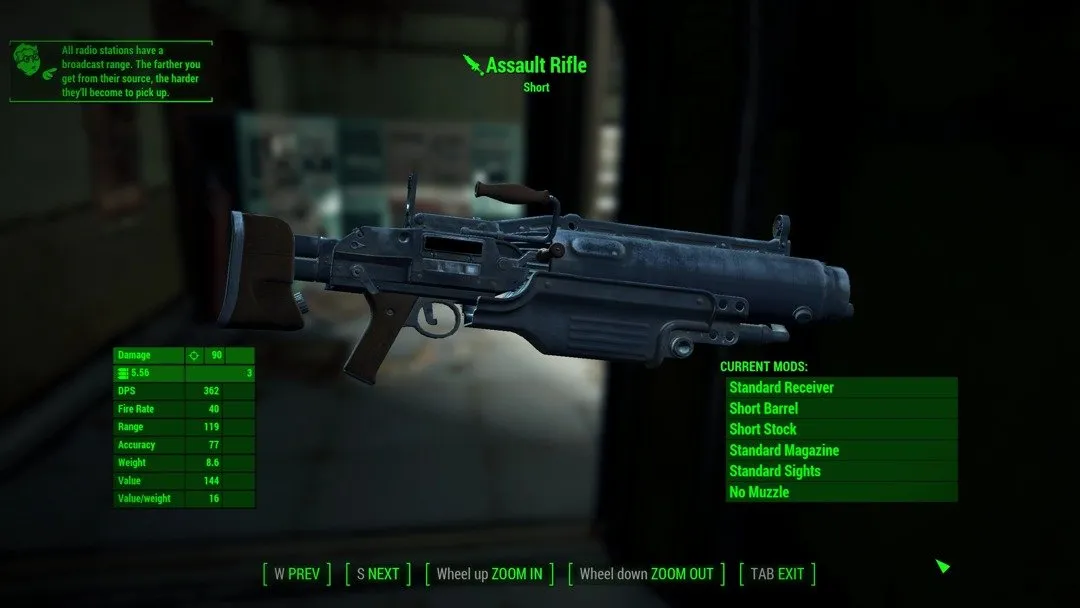
Task: Choose the No Muzzle mod entry
Action: 841,492
